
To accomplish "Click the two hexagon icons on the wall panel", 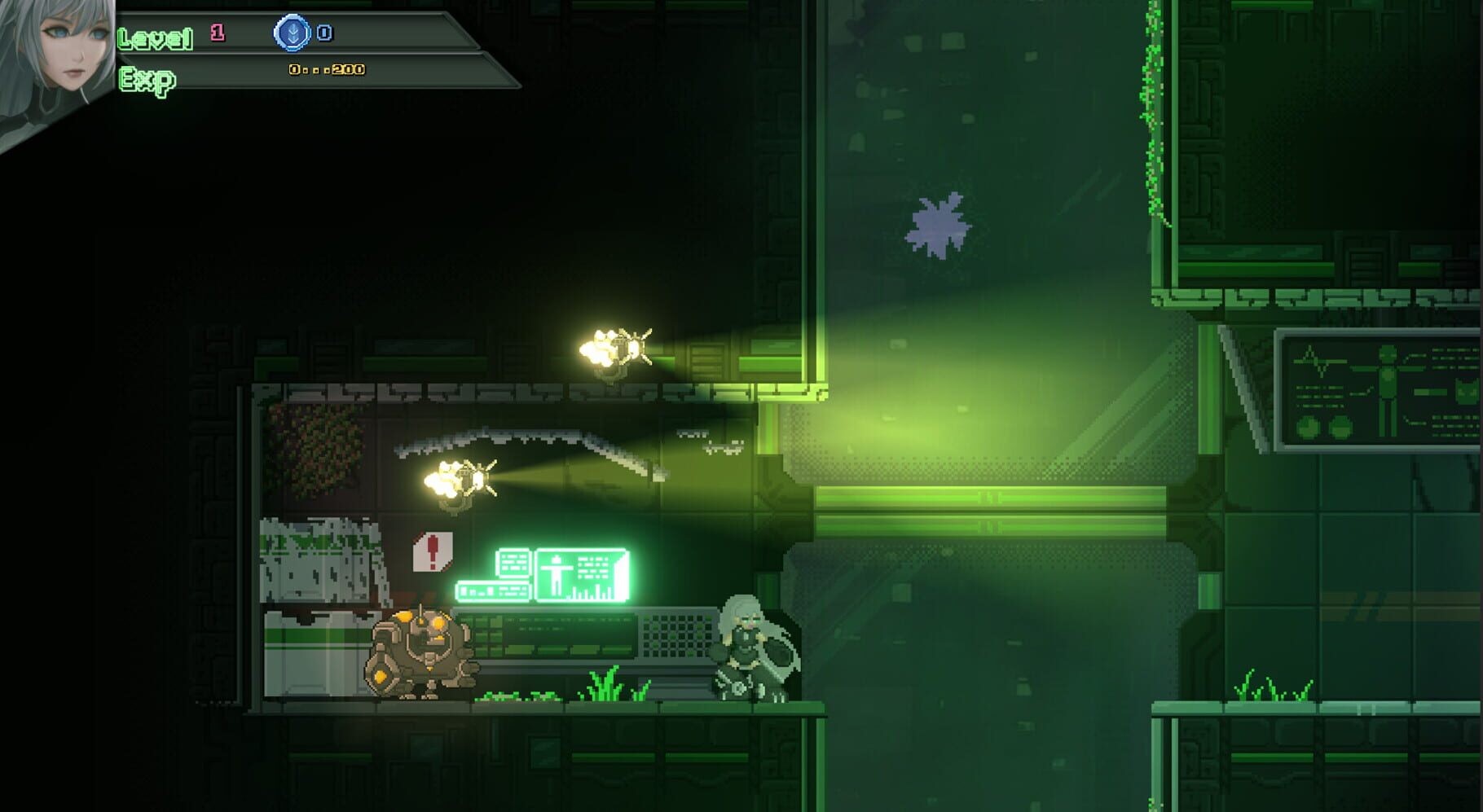I will 1323,427.
